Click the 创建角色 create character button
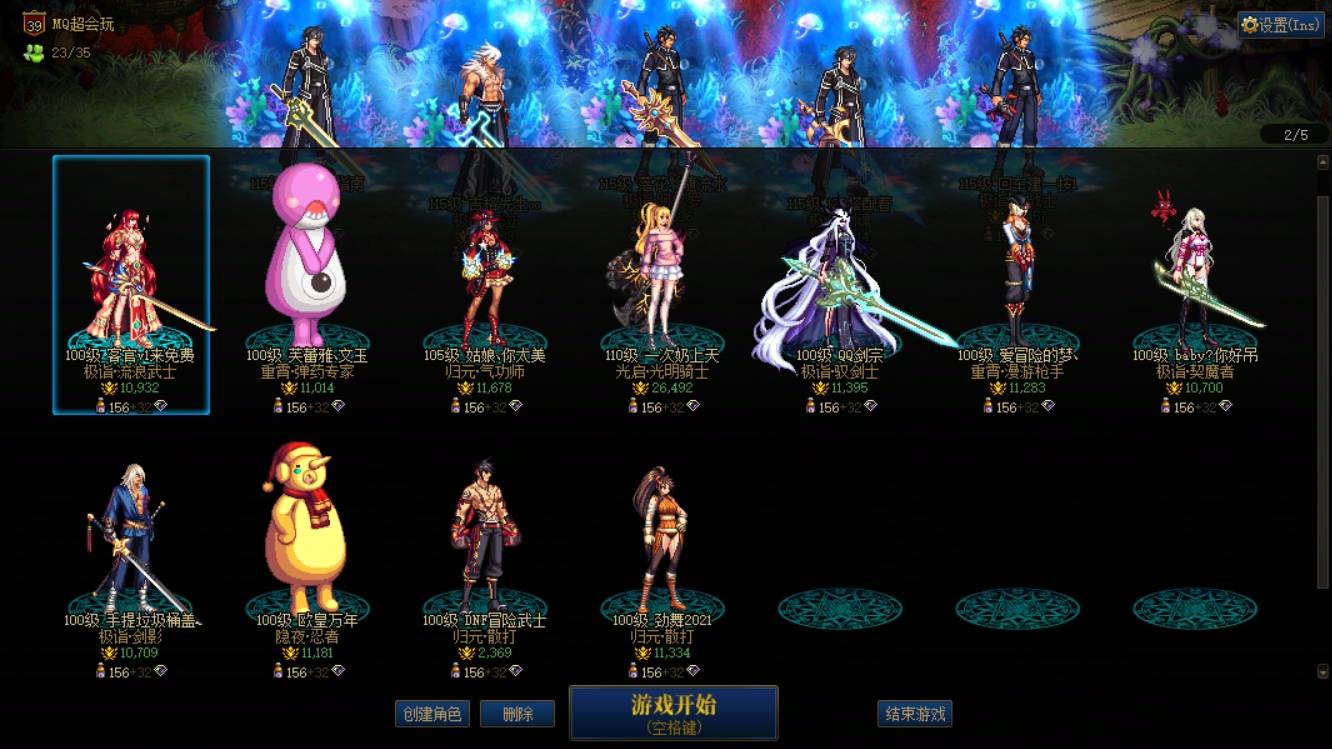 coord(431,714)
